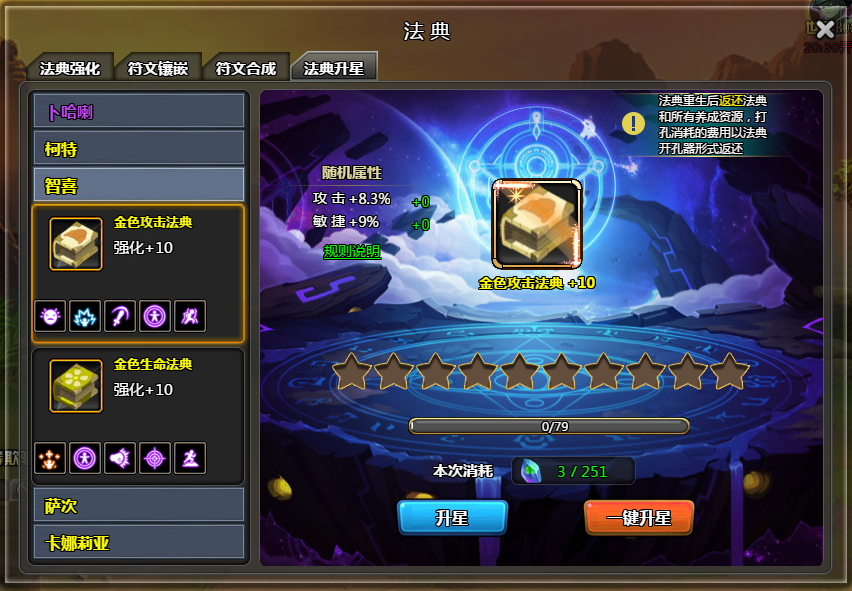Select hero 卜哈喇 in the list
This screenshot has width=852, height=591.
click(x=139, y=111)
